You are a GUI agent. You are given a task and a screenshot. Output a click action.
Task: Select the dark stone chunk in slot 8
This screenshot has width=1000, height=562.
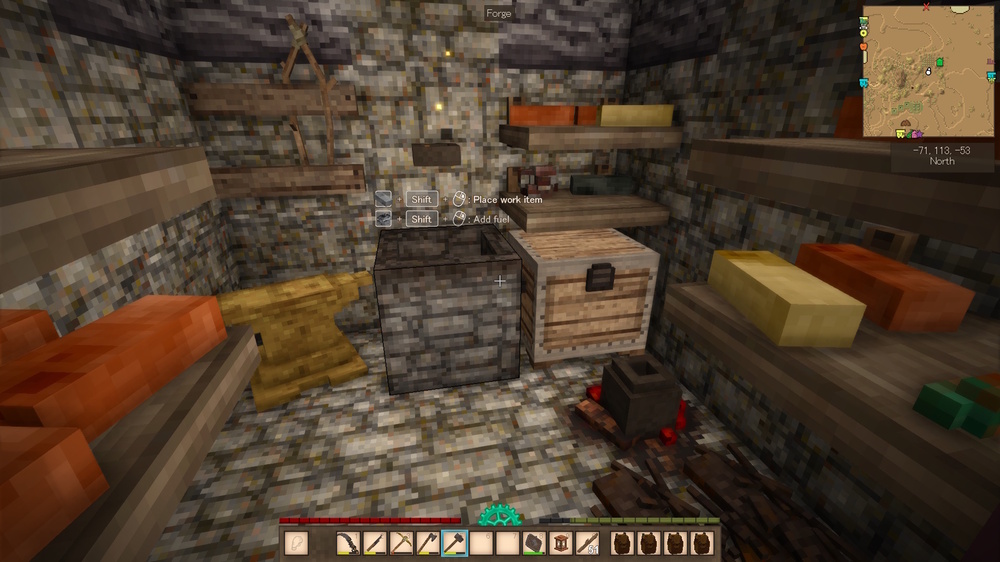(535, 543)
